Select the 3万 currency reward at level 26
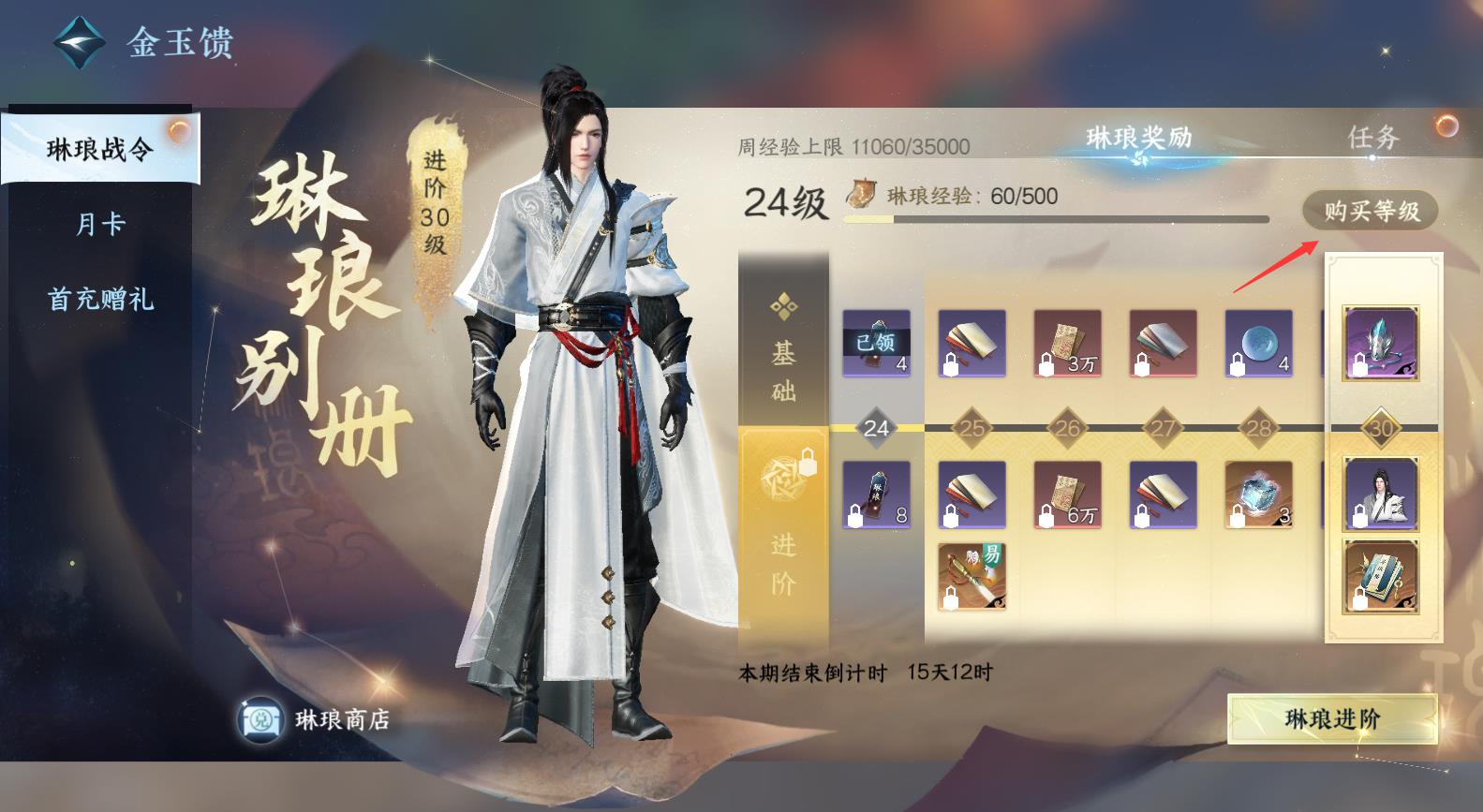The height and width of the screenshot is (812, 1483). tap(1066, 345)
